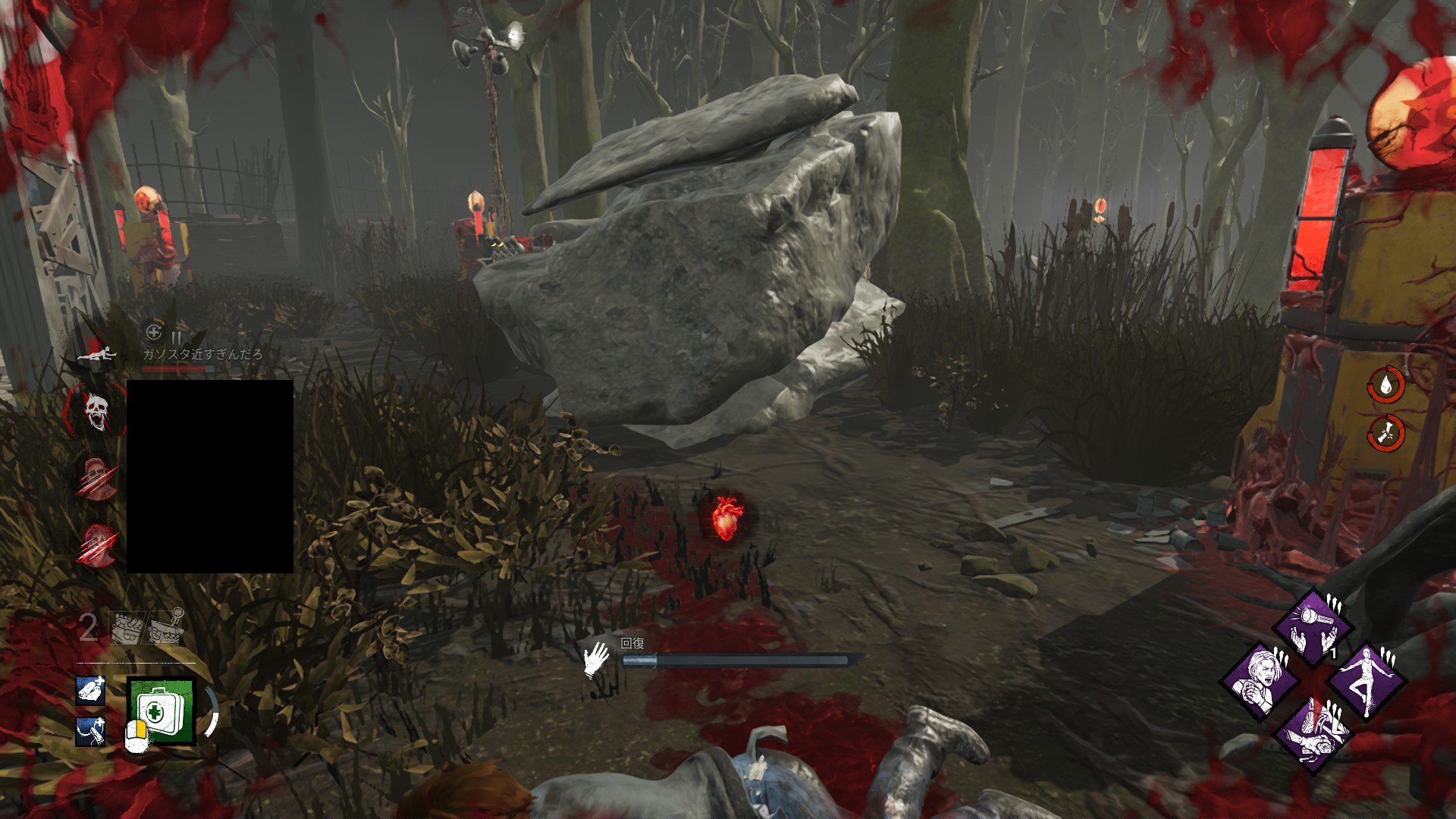This screenshot has height=819, width=1456.
Task: Click the blood drop status effect icon
Action: [x=1385, y=384]
